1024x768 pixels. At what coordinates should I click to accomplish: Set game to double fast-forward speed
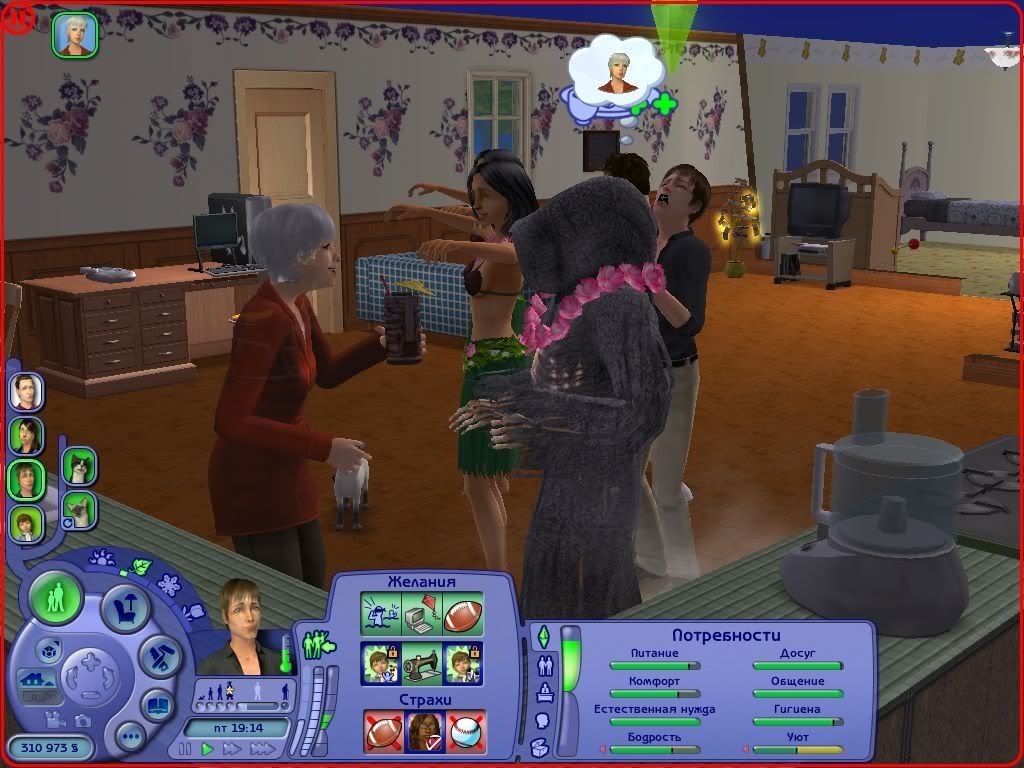tap(231, 748)
